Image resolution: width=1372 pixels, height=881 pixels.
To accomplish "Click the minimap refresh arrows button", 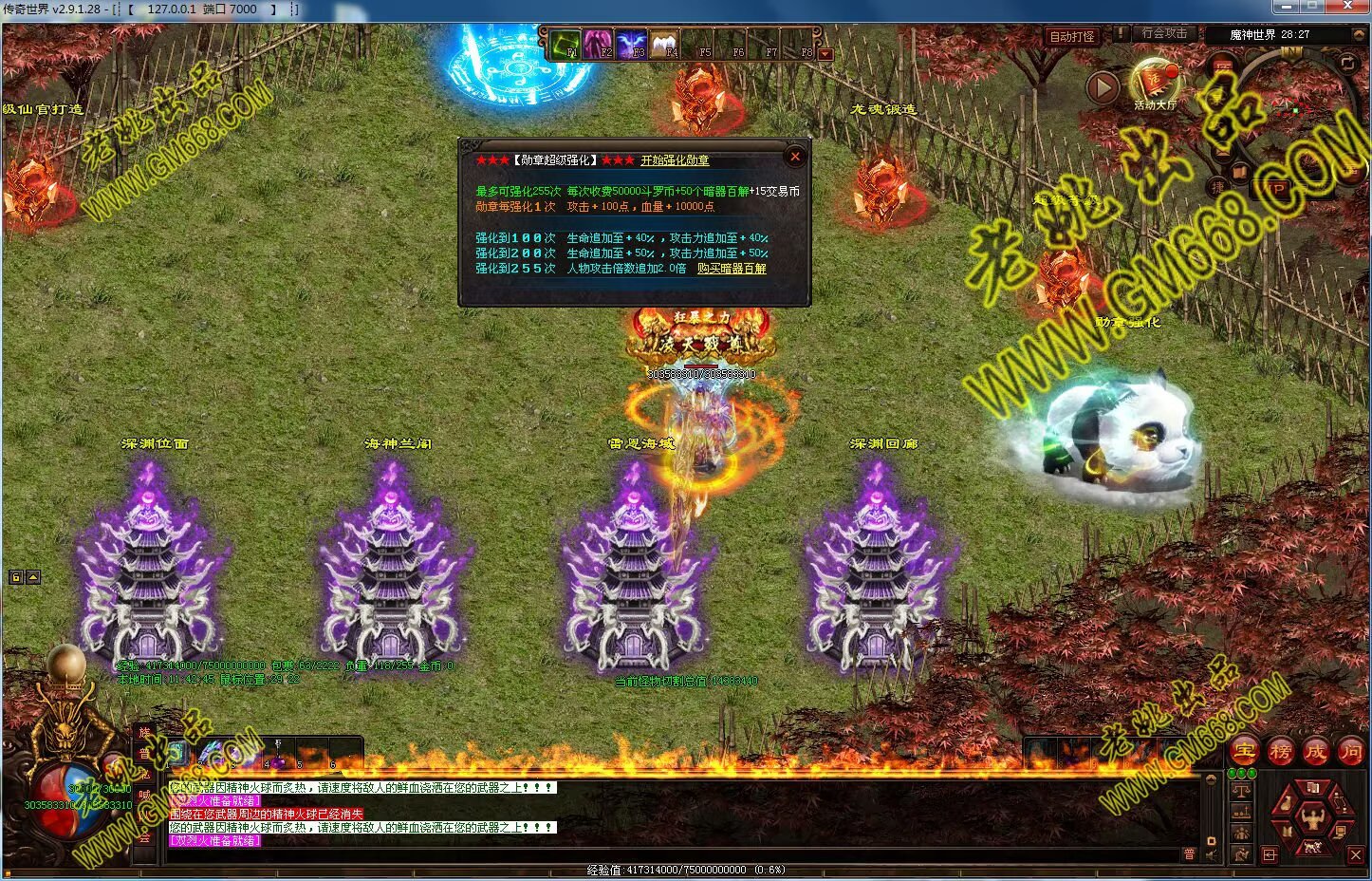I will coord(1347,64).
